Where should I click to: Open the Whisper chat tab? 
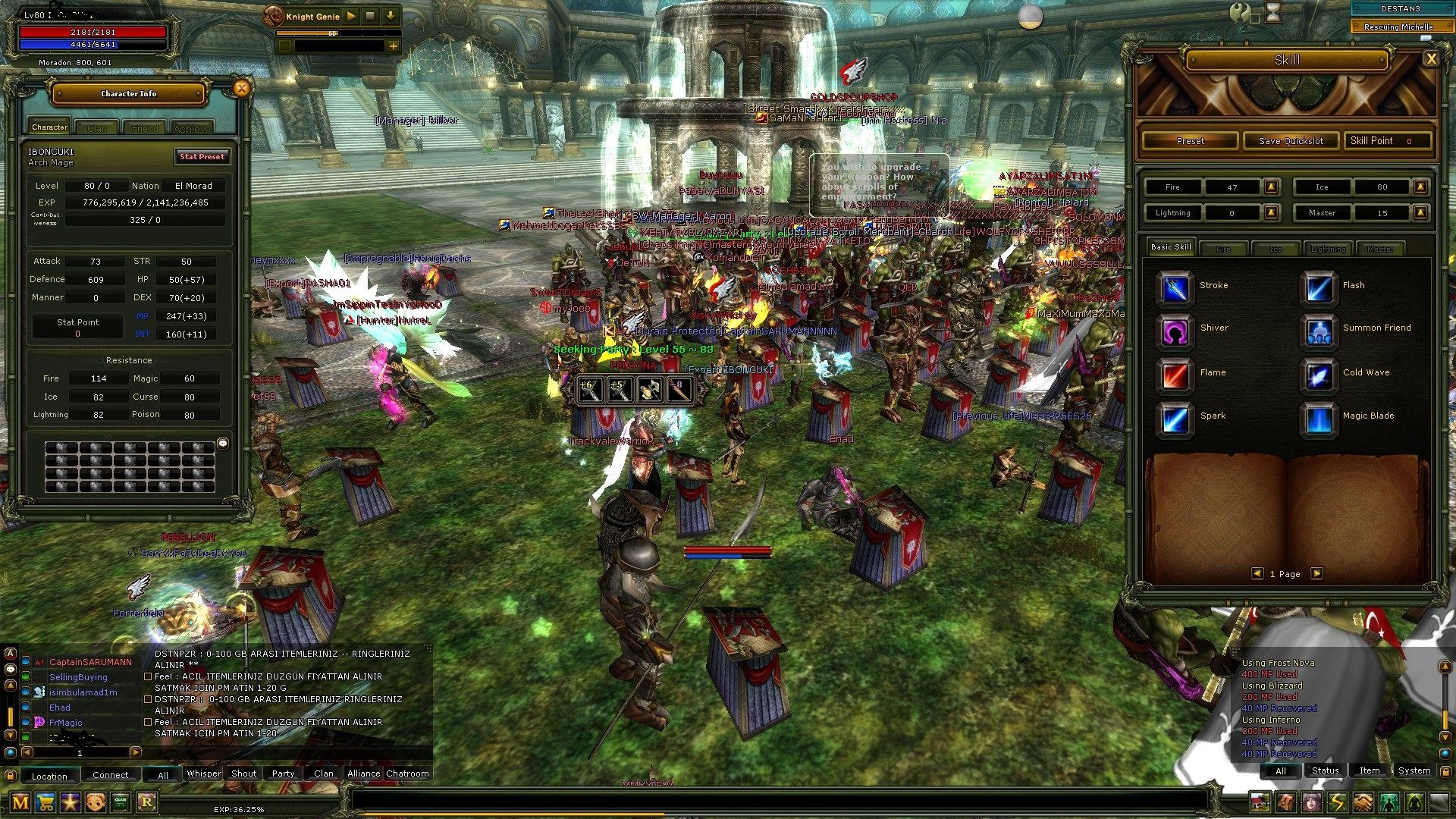click(203, 774)
